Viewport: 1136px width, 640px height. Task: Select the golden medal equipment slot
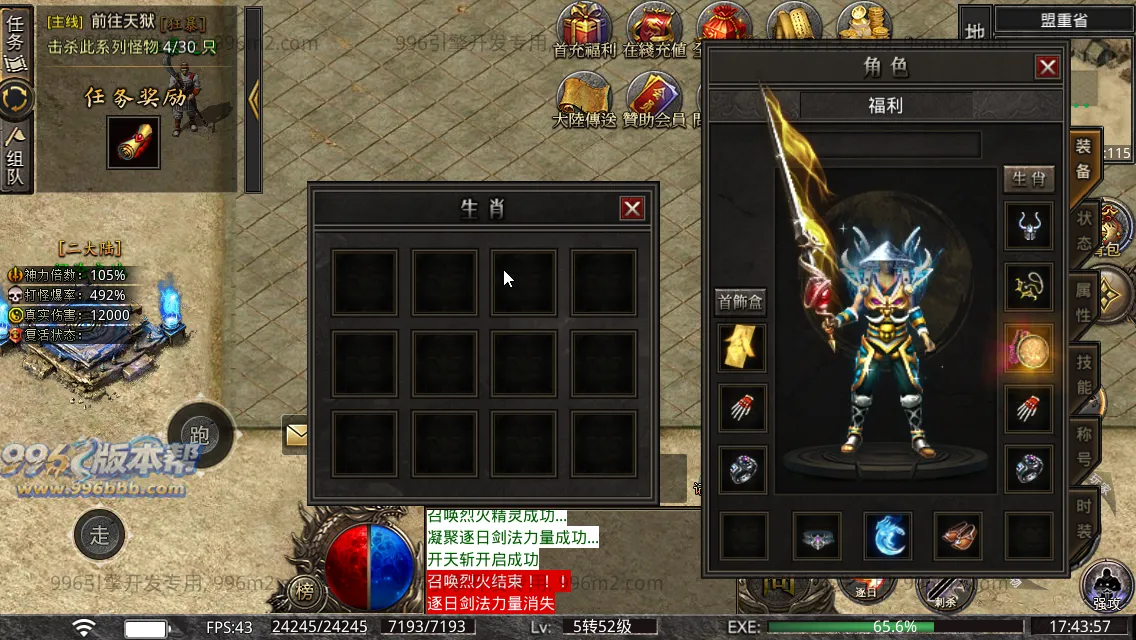(x=1028, y=349)
